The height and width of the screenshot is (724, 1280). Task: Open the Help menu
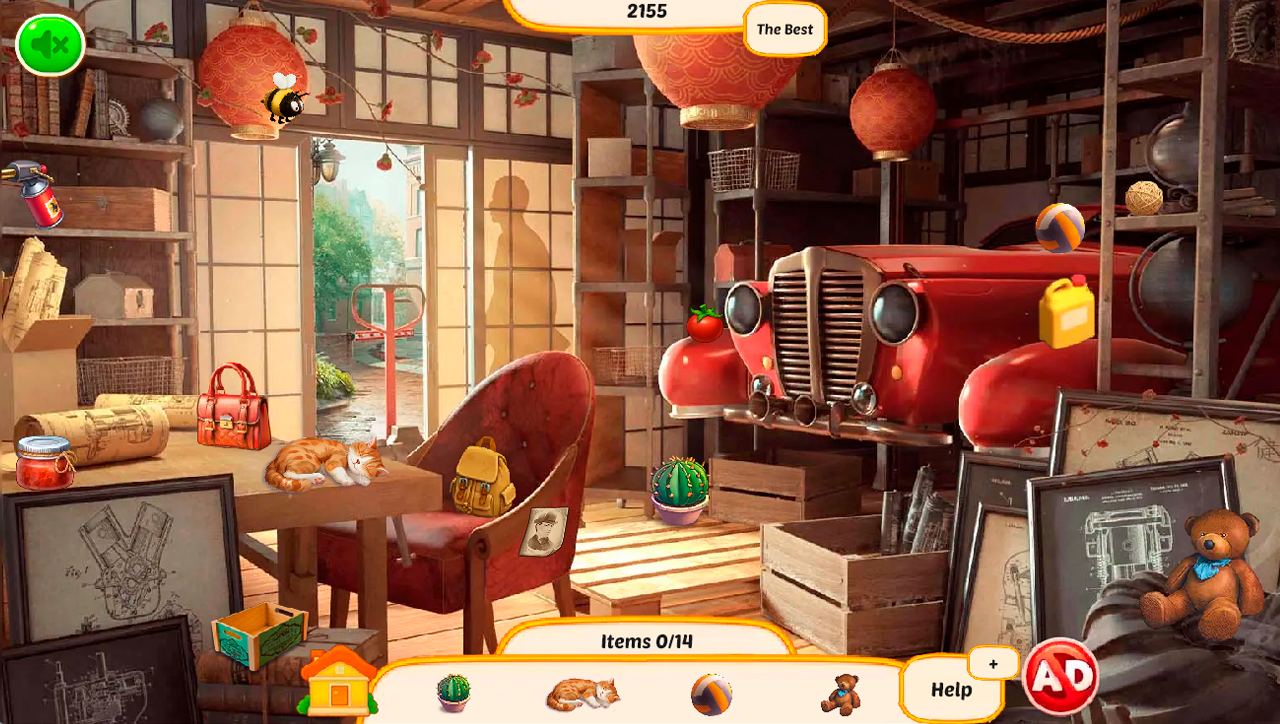[x=953, y=689]
